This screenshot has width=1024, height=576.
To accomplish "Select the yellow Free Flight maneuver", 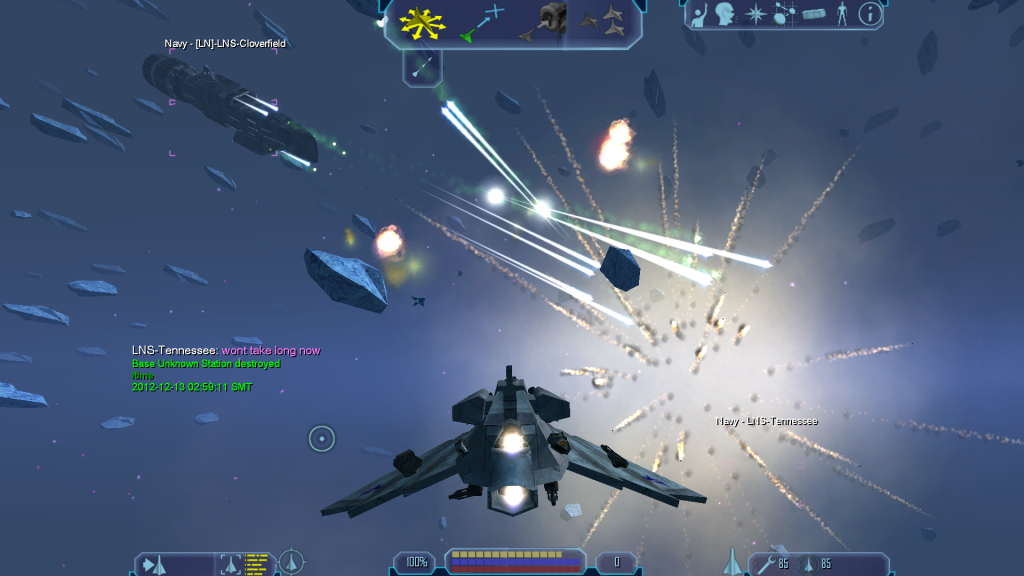I will click(423, 21).
